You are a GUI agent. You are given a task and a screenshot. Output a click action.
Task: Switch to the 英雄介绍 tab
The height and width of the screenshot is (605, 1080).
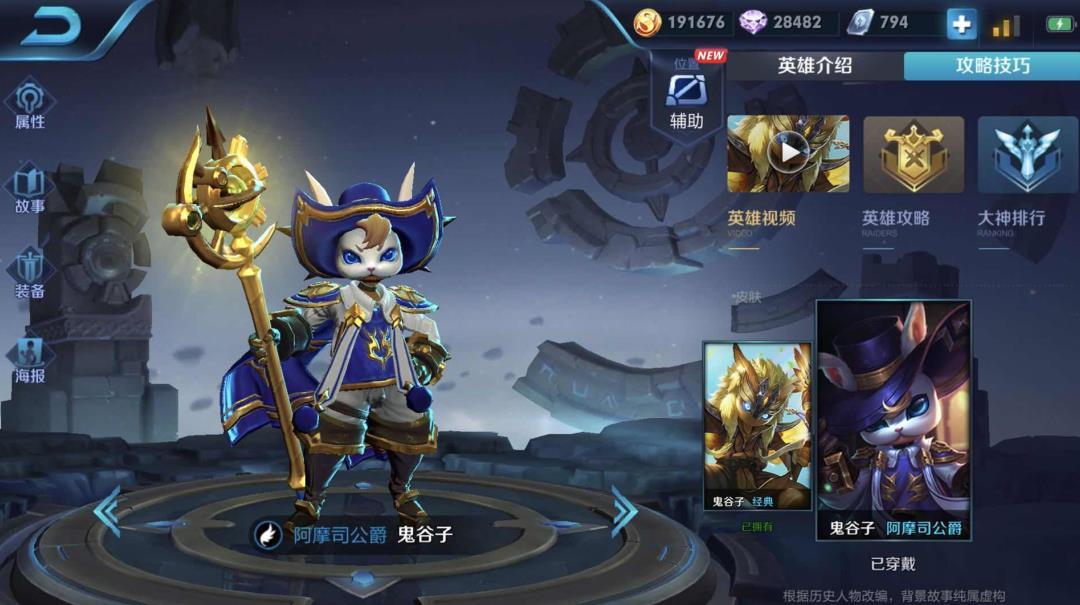click(x=815, y=66)
